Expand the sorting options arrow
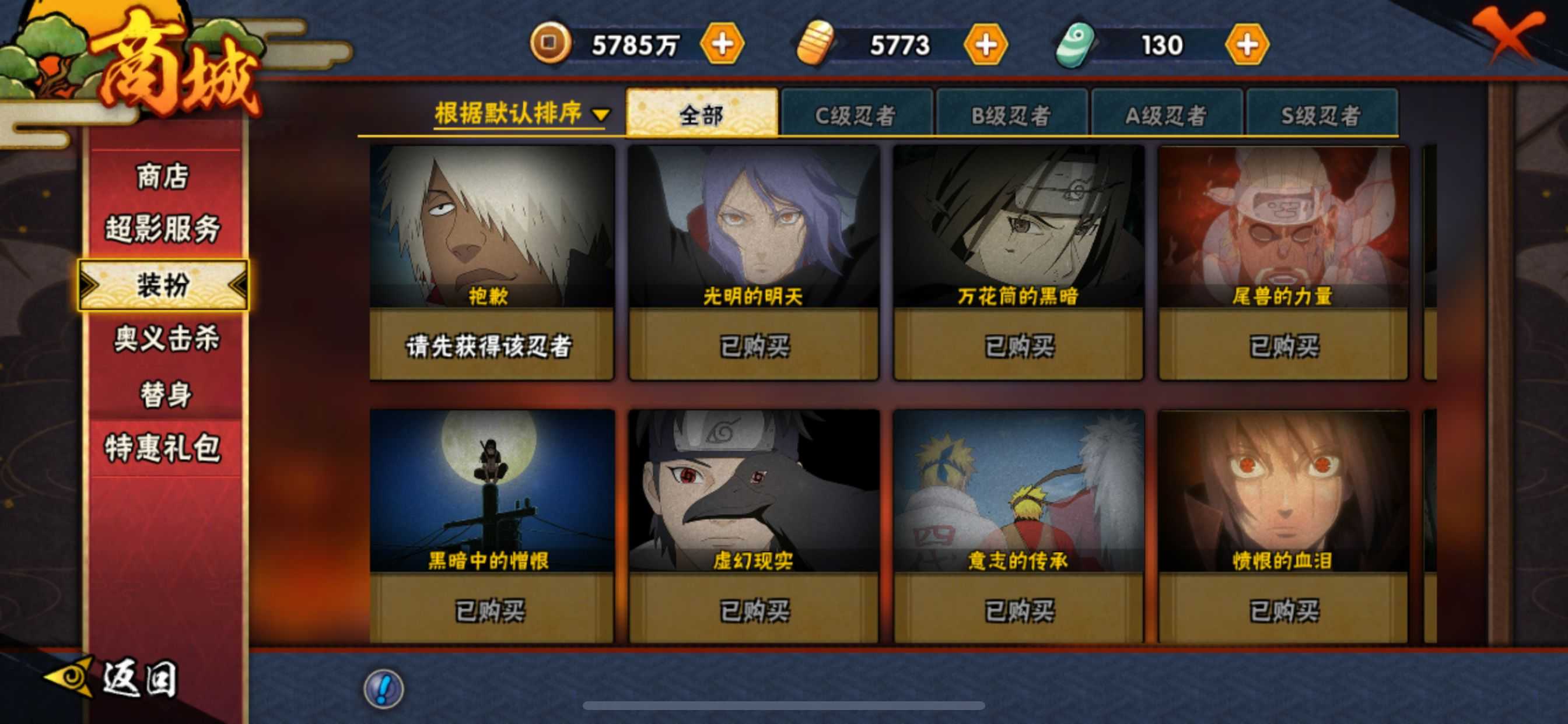 [x=601, y=114]
